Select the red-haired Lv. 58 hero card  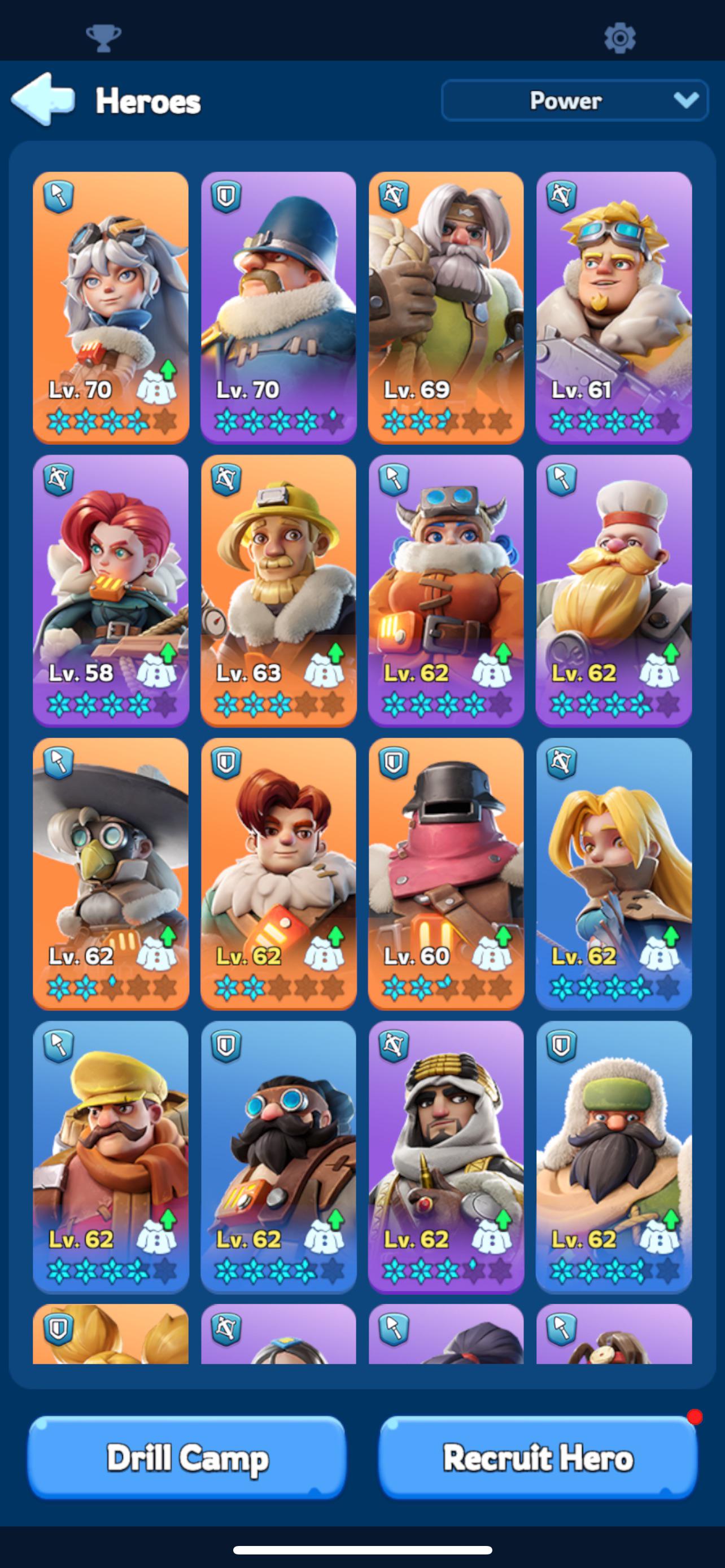110,593
